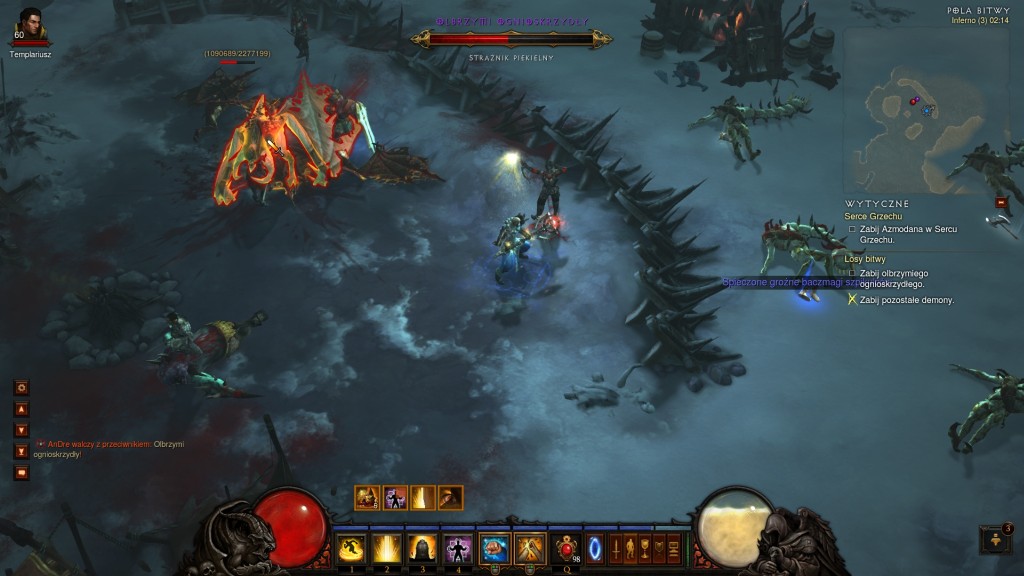This screenshot has height=576, width=1024.
Task: Click the Templariusz follower portrait
Action: point(30,24)
